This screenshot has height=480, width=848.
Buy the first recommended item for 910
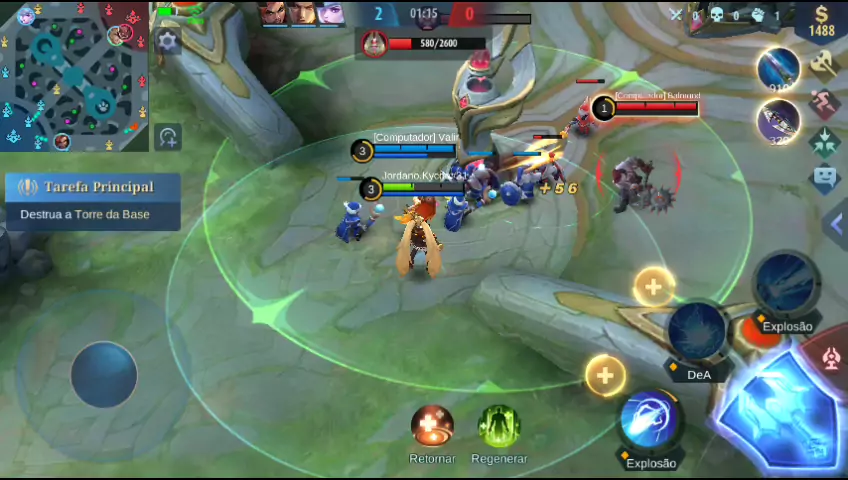[x=778, y=68]
